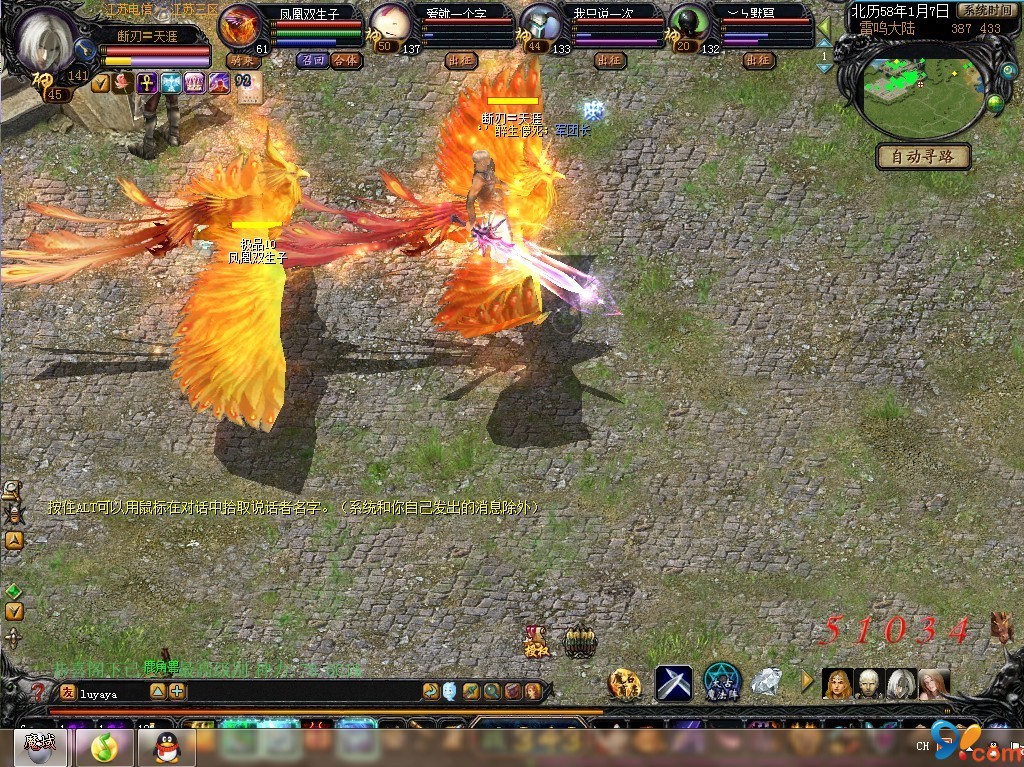Image resolution: width=1024 pixels, height=767 pixels.
Task: Click the white diamond gem icon
Action: [x=766, y=682]
